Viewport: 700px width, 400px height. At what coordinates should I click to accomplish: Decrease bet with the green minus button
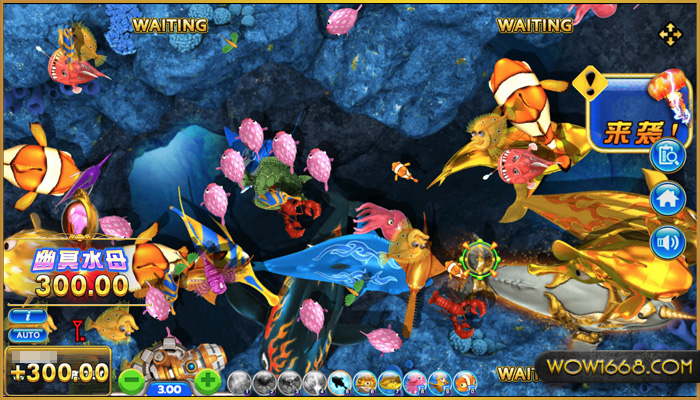[131, 380]
